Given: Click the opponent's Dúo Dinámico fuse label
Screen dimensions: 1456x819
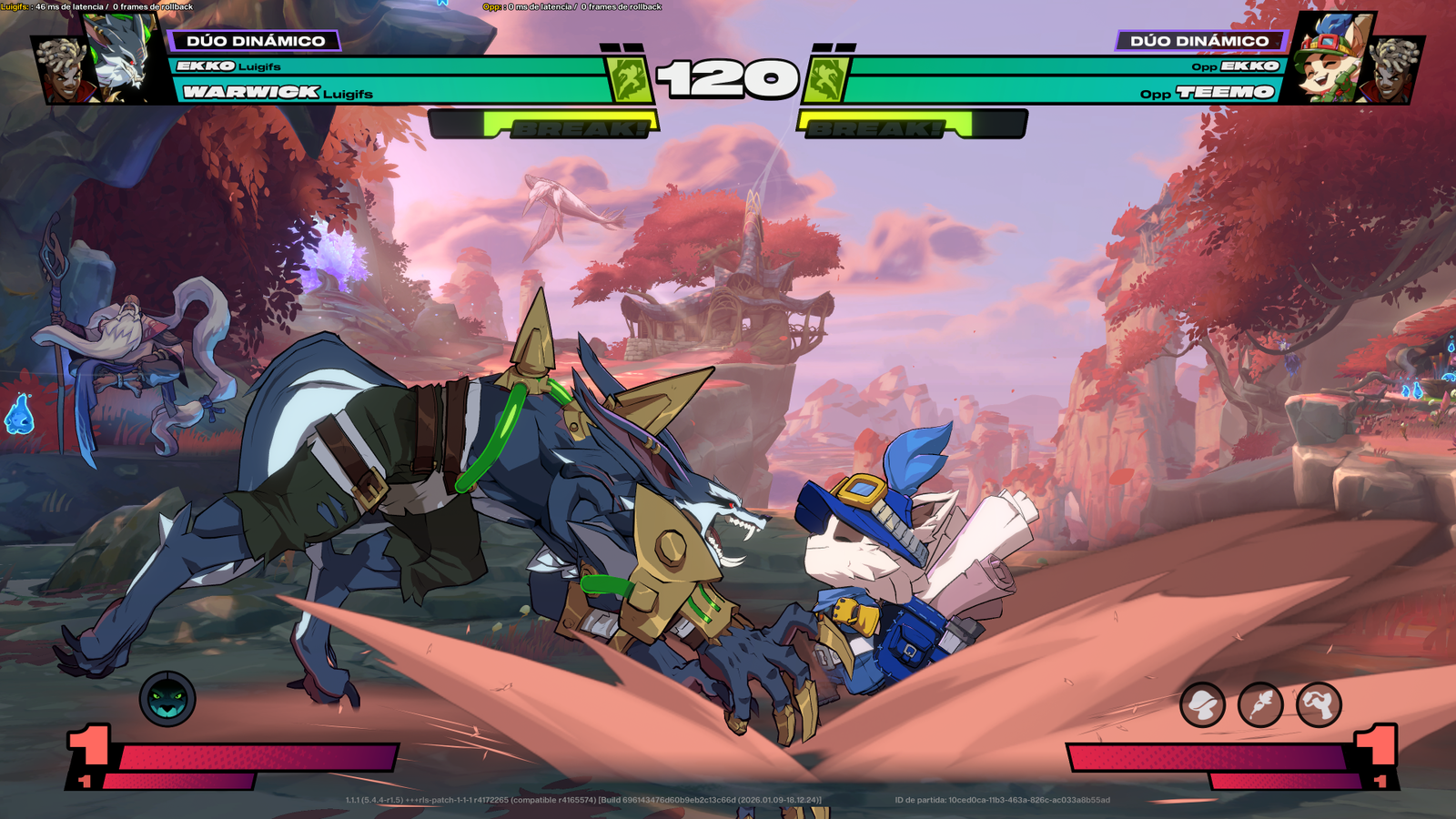Looking at the screenshot, I should coord(1199,41).
